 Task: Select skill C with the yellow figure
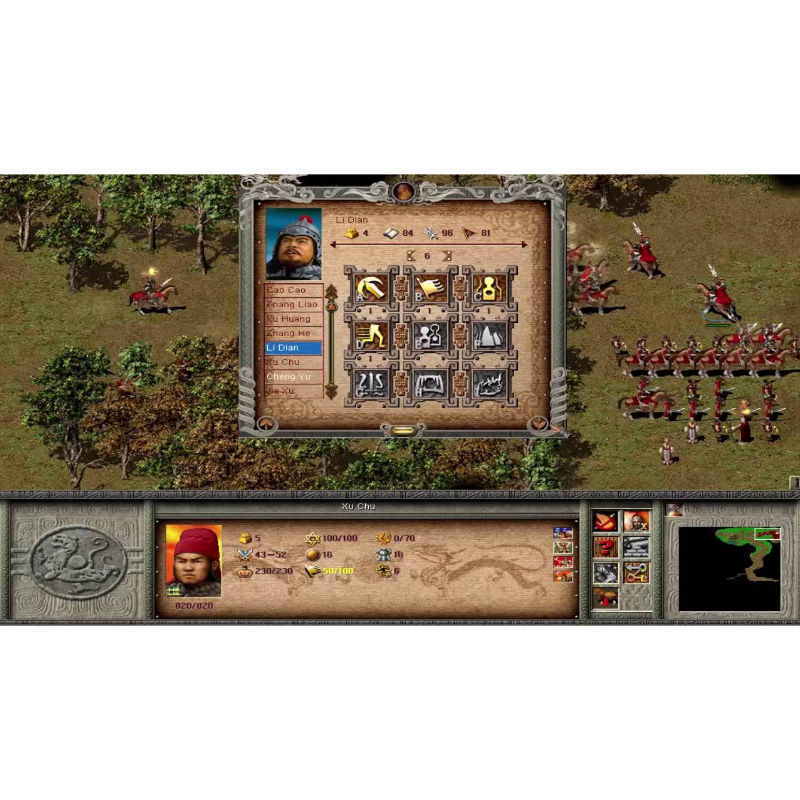pyautogui.click(x=489, y=289)
